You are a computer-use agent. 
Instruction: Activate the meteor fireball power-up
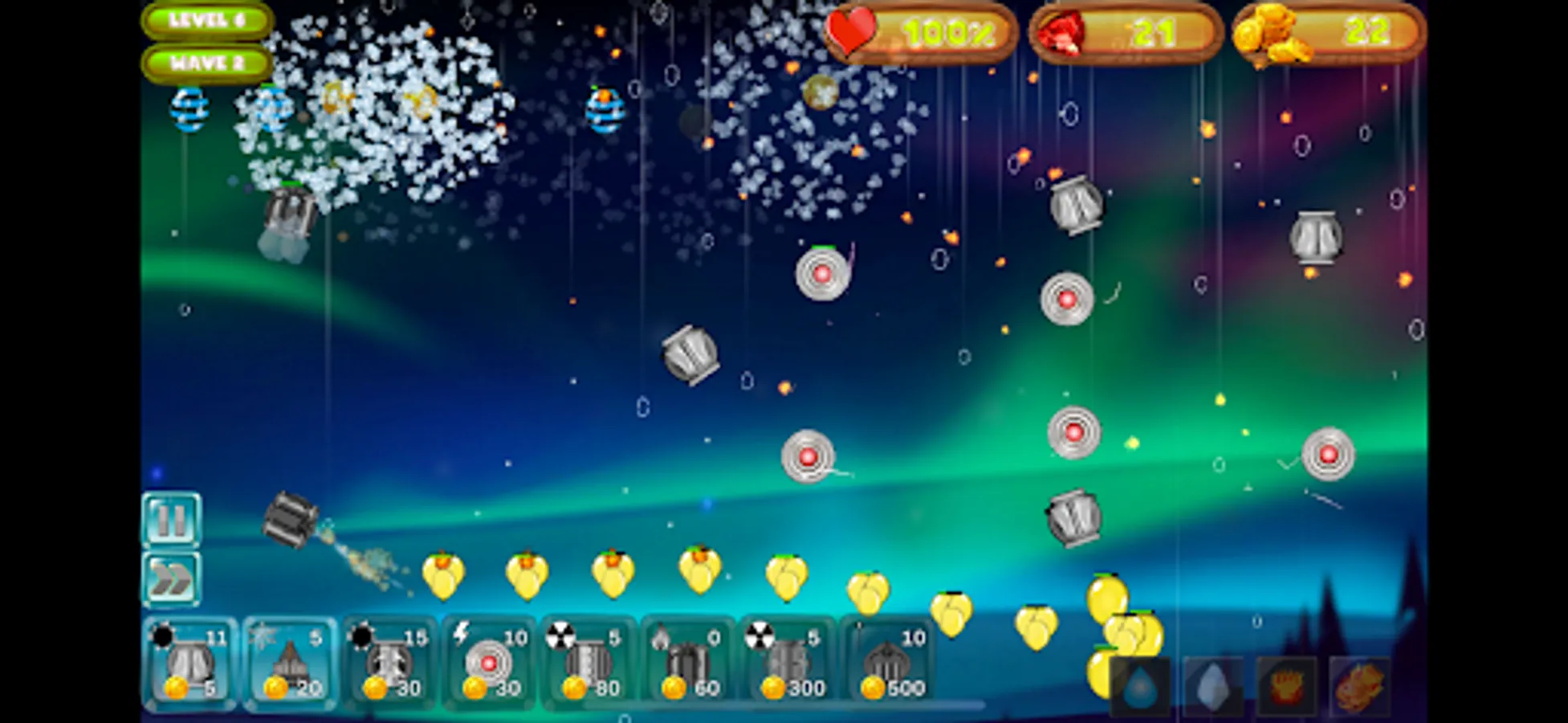[x=1357, y=682]
